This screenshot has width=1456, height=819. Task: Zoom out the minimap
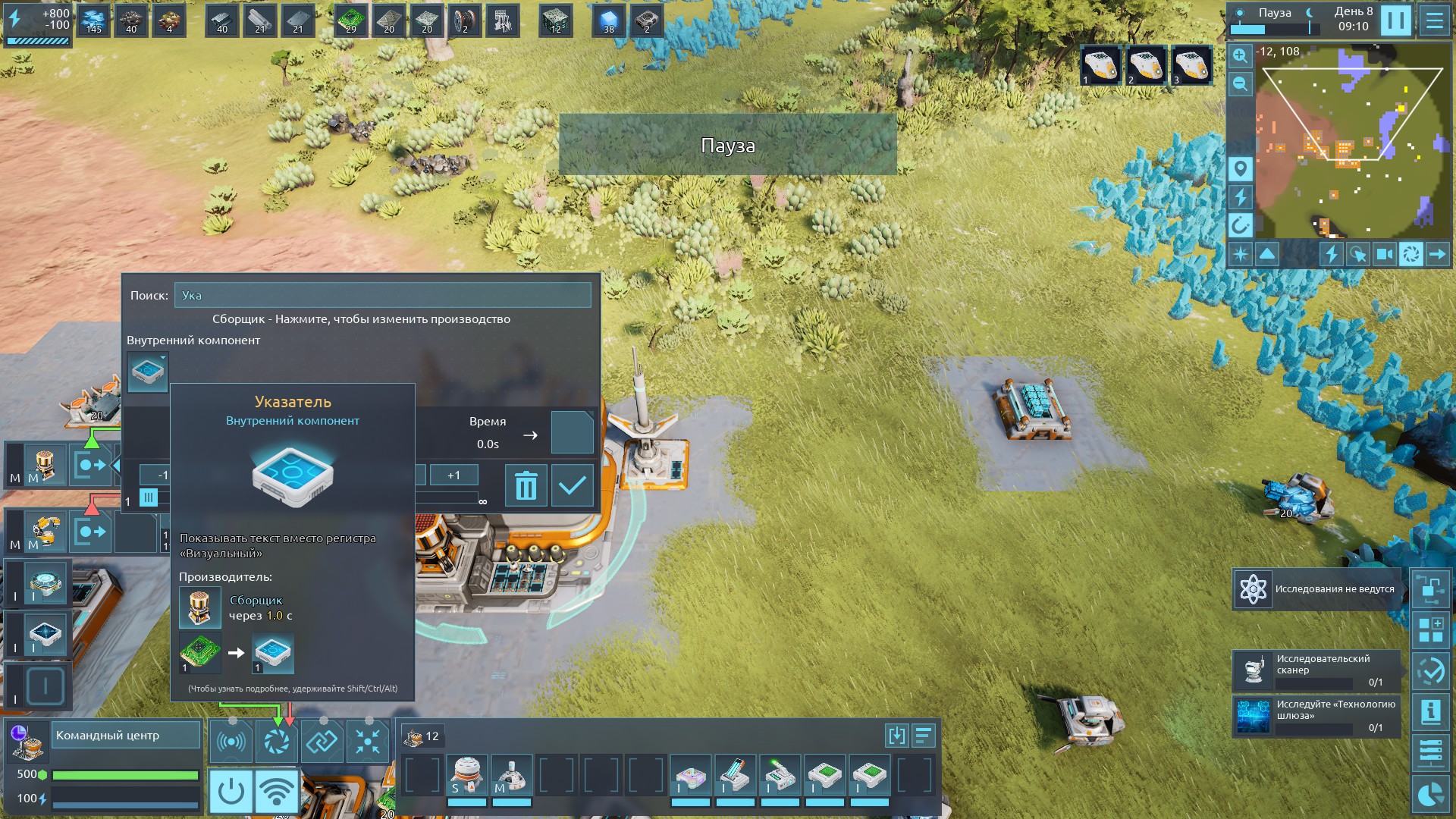pyautogui.click(x=1240, y=83)
